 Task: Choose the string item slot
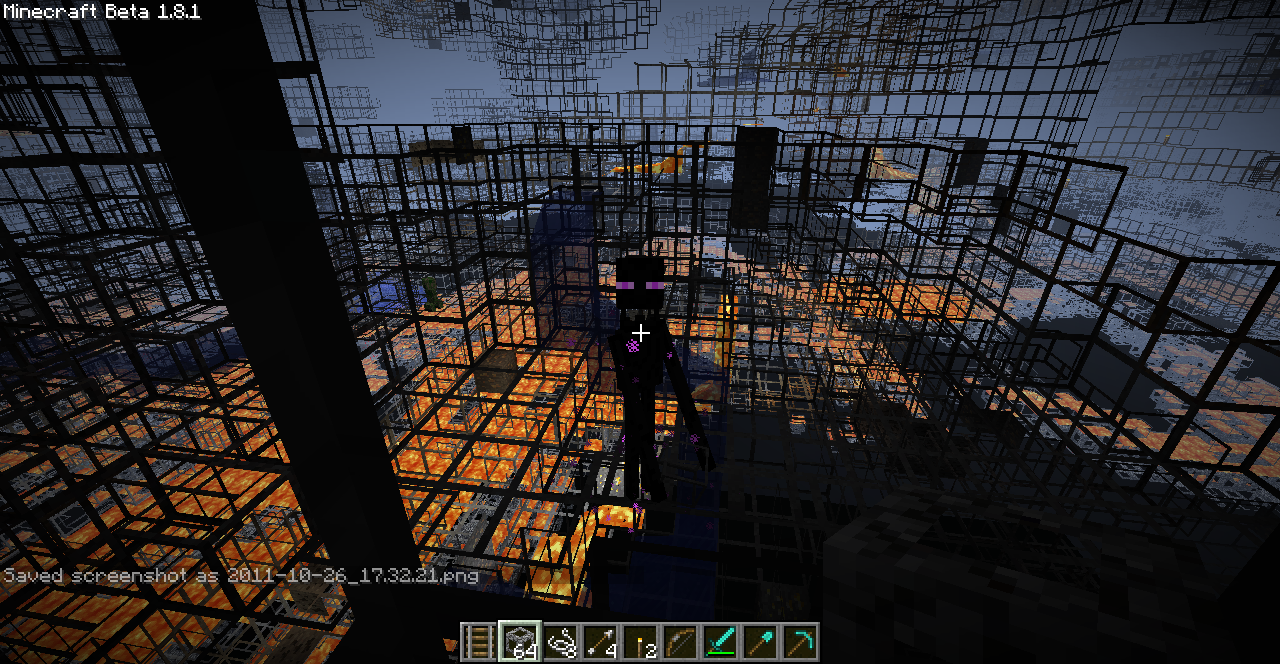click(x=560, y=641)
